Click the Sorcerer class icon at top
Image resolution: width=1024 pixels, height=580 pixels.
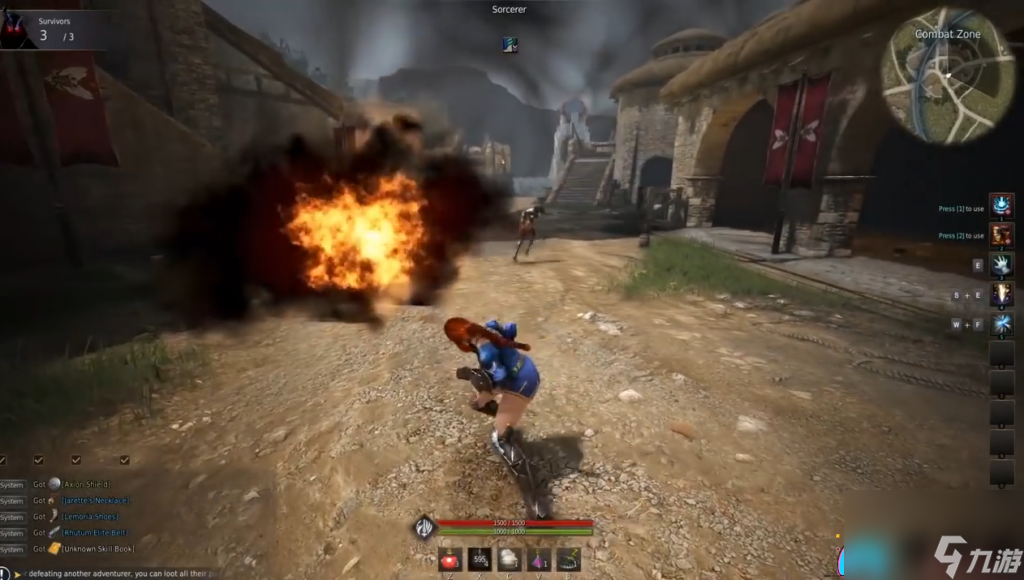tap(510, 44)
